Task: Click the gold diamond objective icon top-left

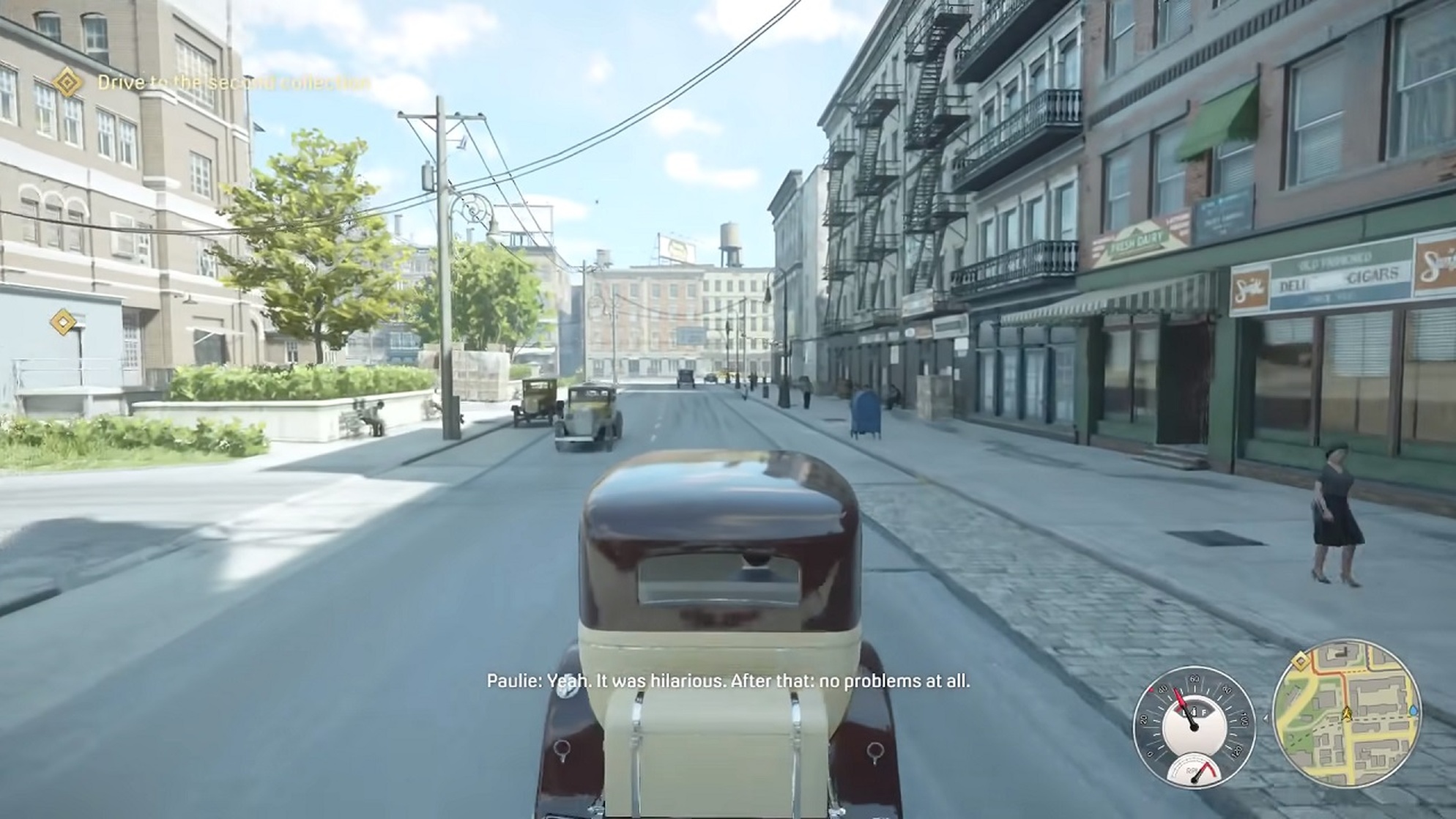Action: point(66,83)
